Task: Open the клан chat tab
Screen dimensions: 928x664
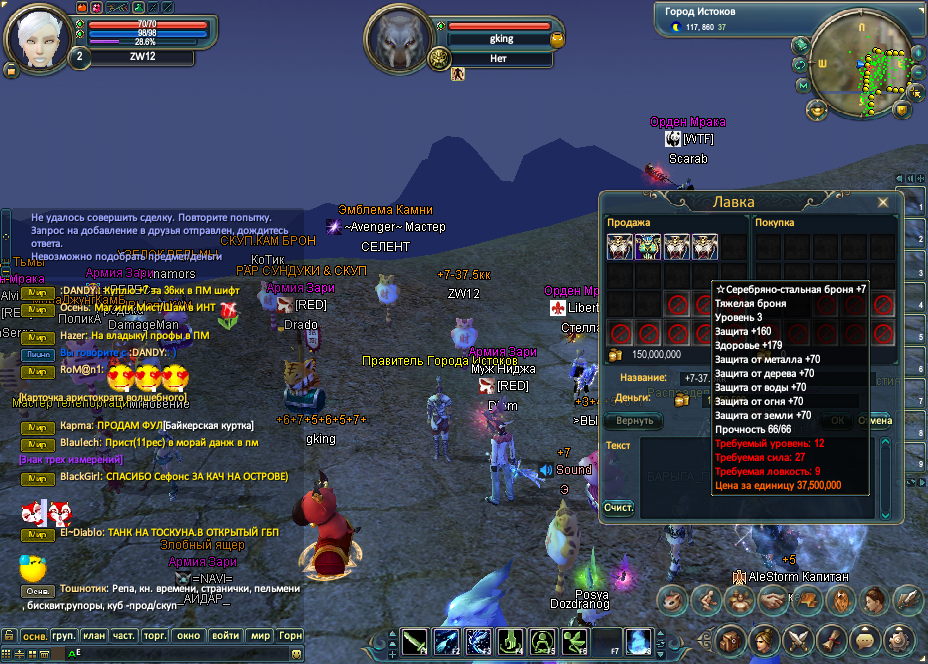Action: 95,636
